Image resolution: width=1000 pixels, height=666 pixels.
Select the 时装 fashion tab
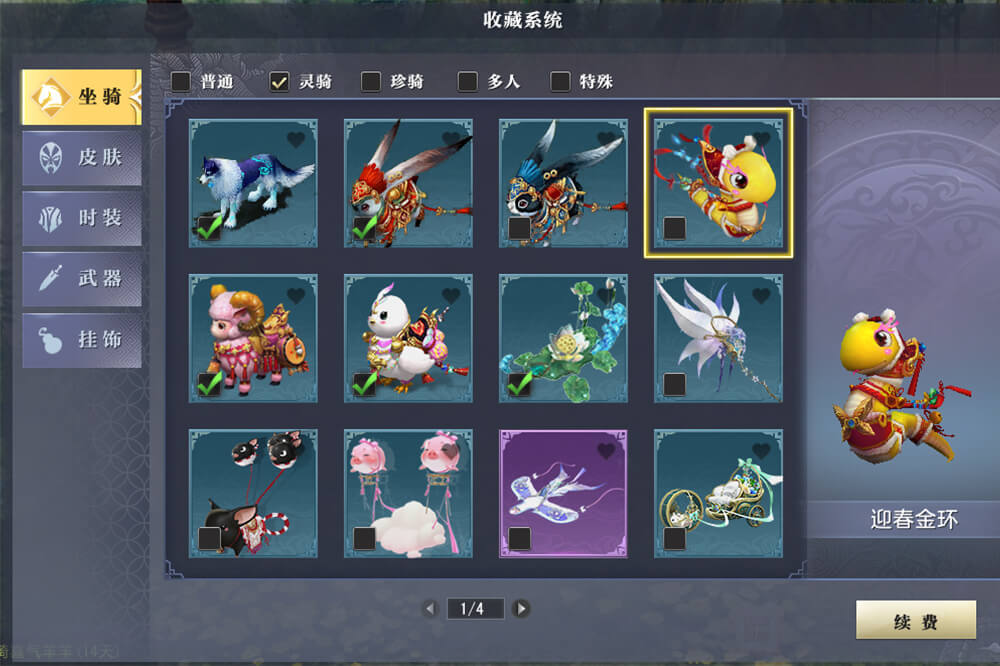click(81, 219)
